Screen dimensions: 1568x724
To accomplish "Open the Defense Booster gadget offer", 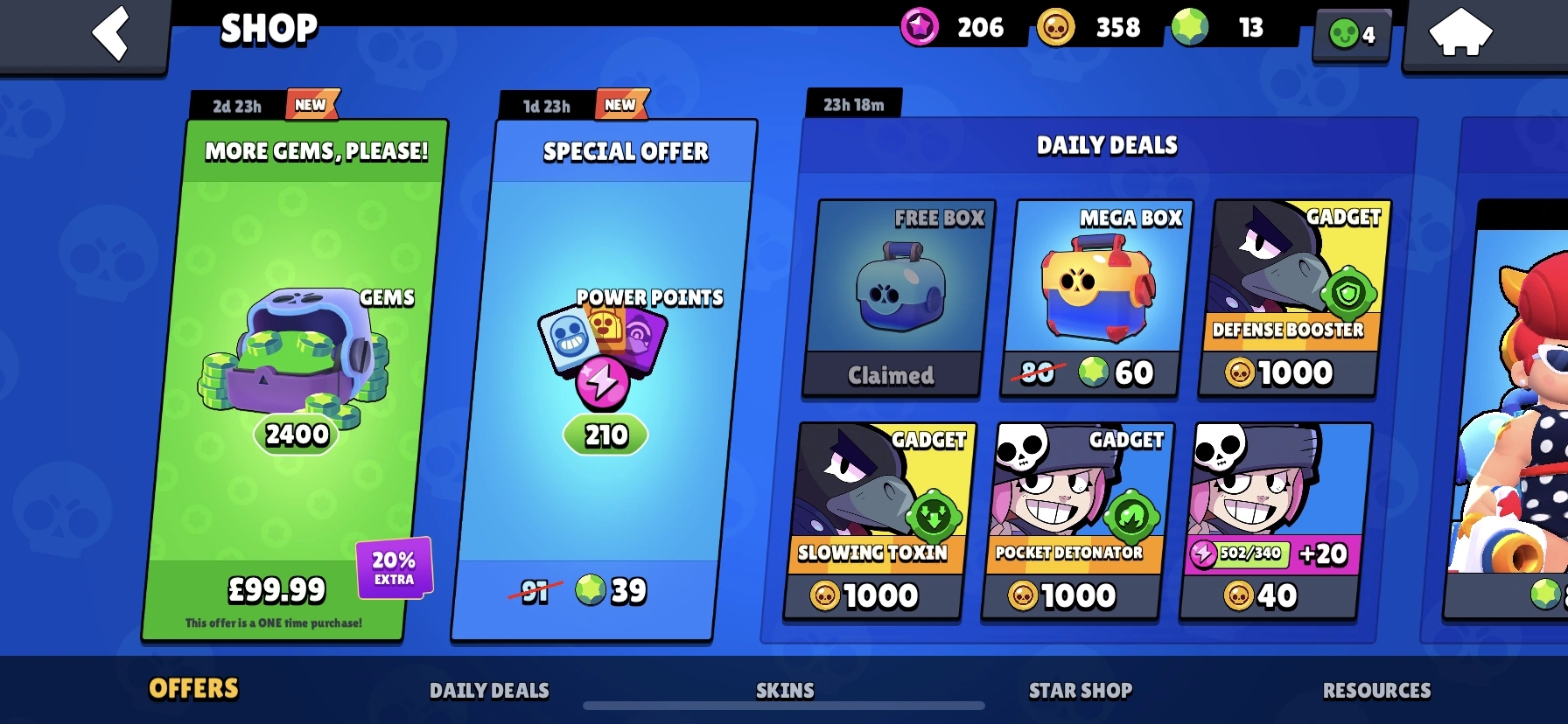I will point(1287,297).
